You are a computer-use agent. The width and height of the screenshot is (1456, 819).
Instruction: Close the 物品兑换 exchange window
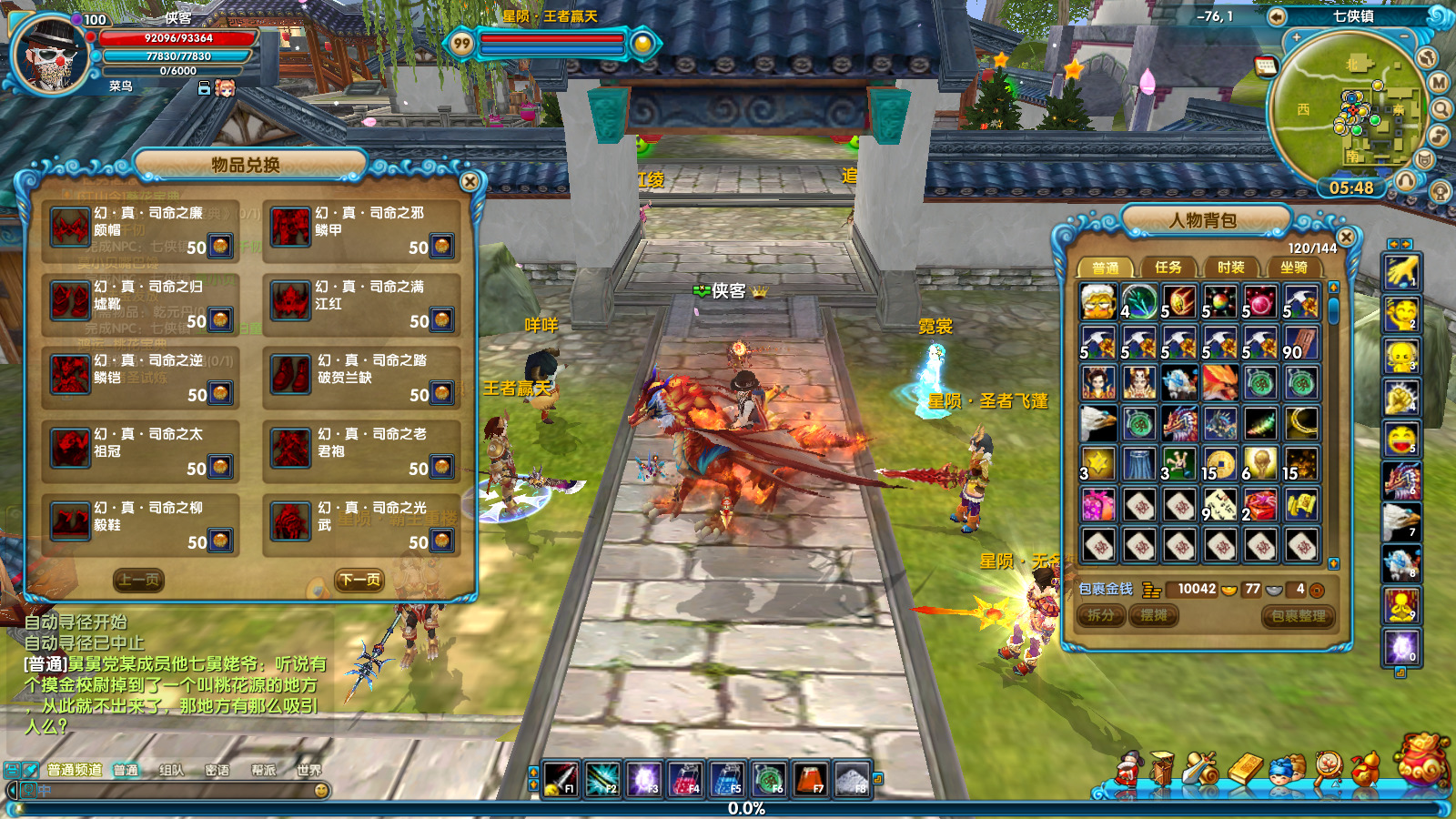[470, 181]
